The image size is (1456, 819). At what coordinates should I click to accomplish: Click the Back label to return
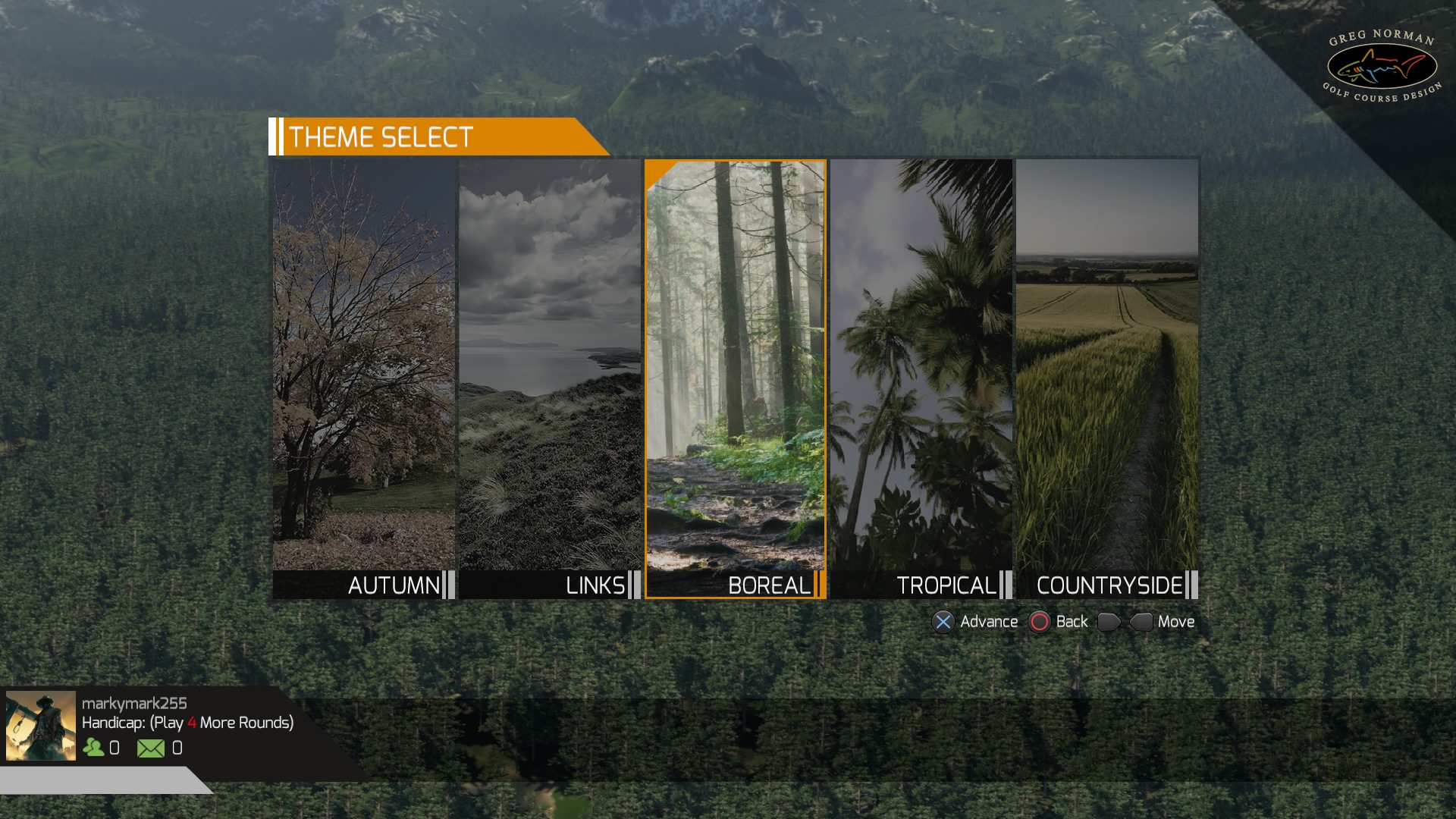1072,621
